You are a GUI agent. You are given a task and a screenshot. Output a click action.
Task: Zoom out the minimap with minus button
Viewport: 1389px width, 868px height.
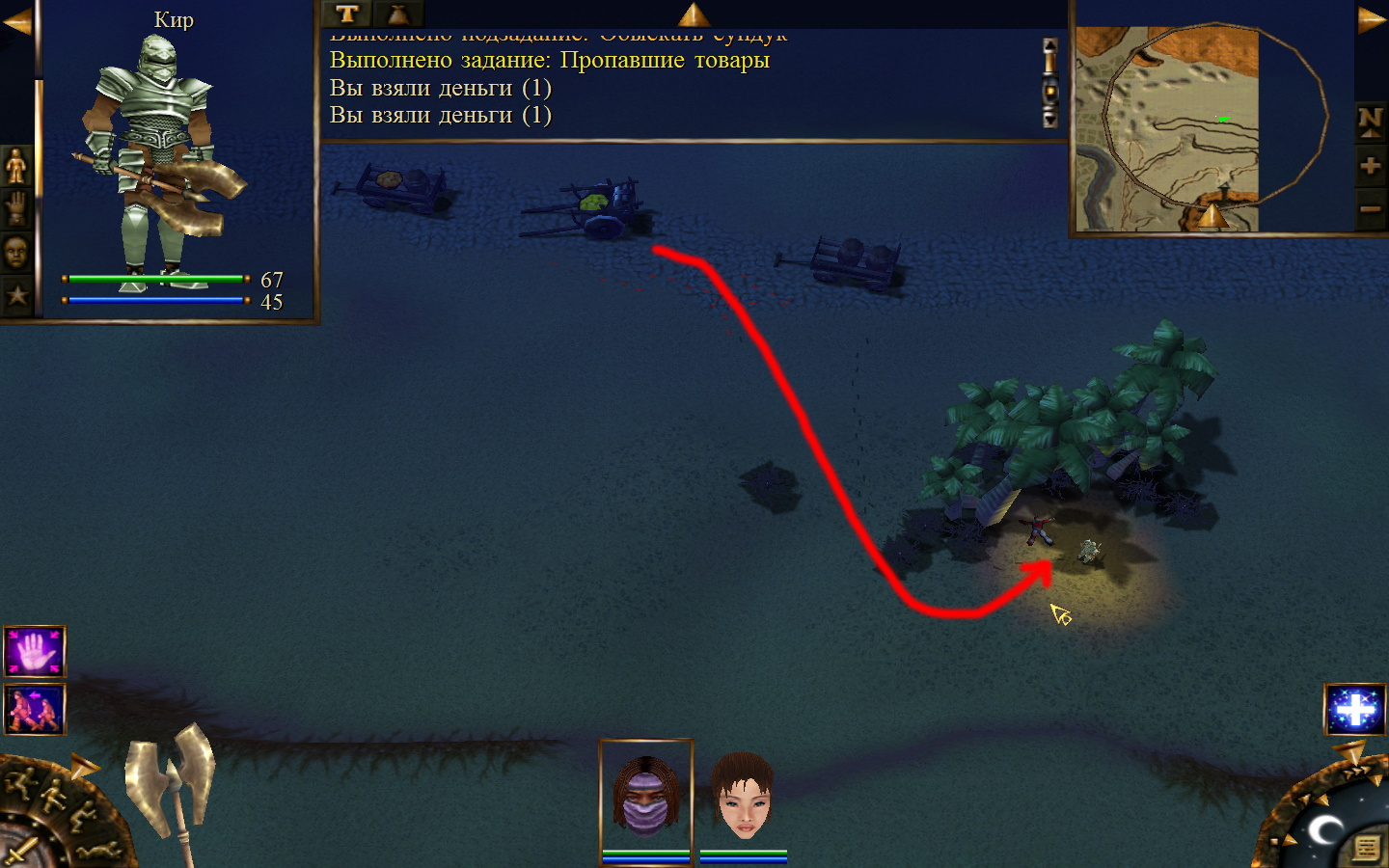coord(1370,208)
